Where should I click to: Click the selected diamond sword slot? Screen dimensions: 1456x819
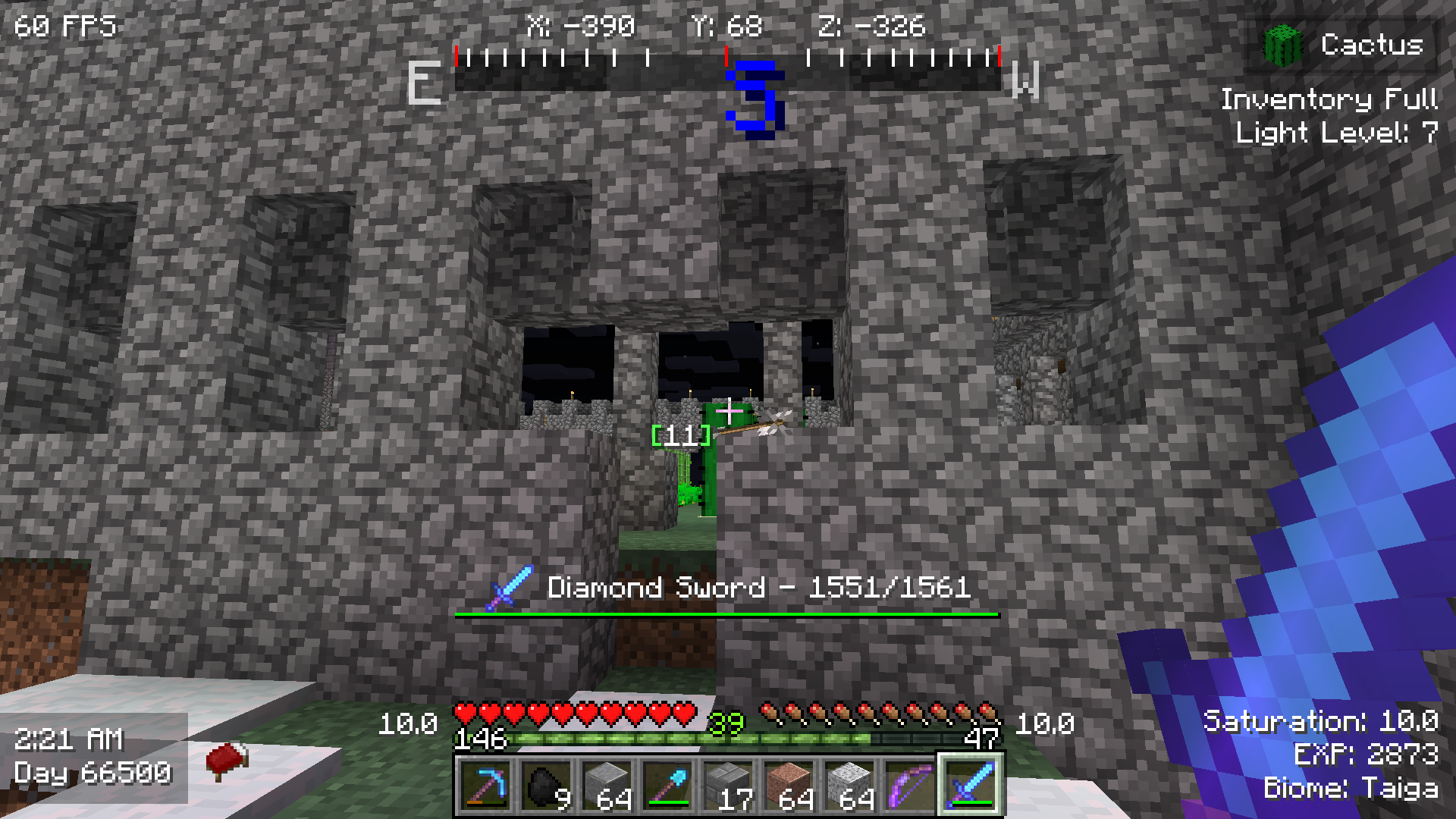pos(971,785)
